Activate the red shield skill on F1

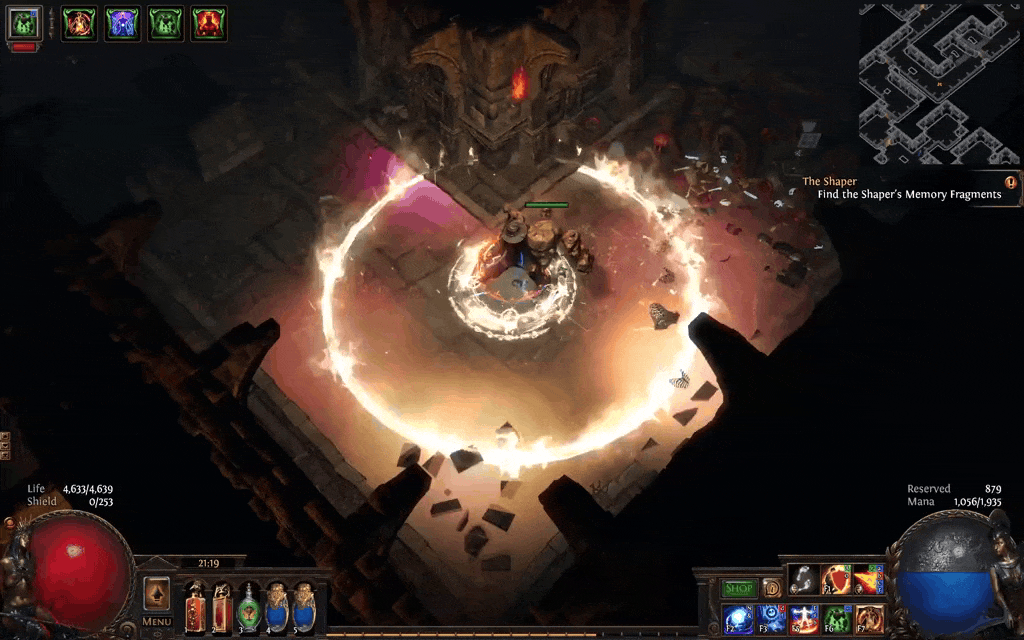tap(836, 579)
